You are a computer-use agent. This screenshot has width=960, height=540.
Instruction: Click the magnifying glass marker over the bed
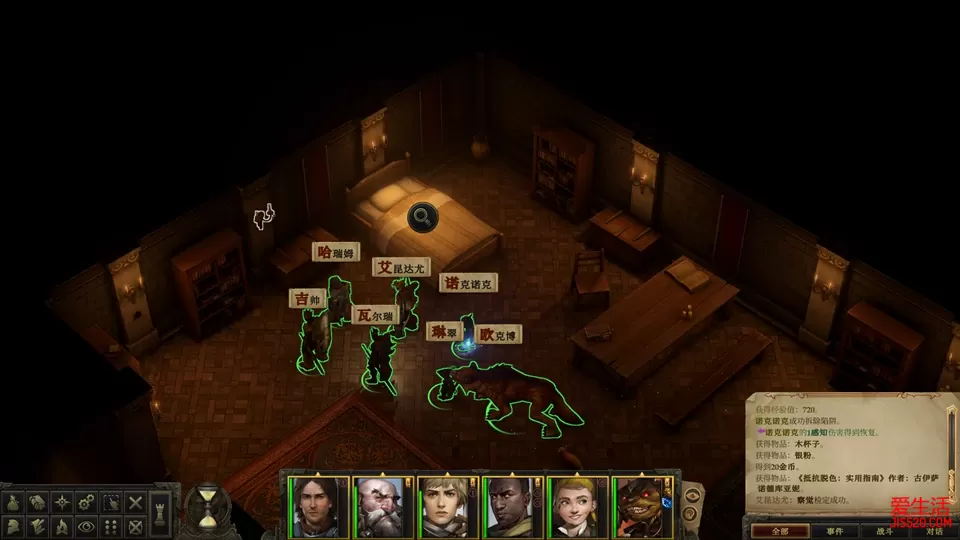tap(421, 215)
